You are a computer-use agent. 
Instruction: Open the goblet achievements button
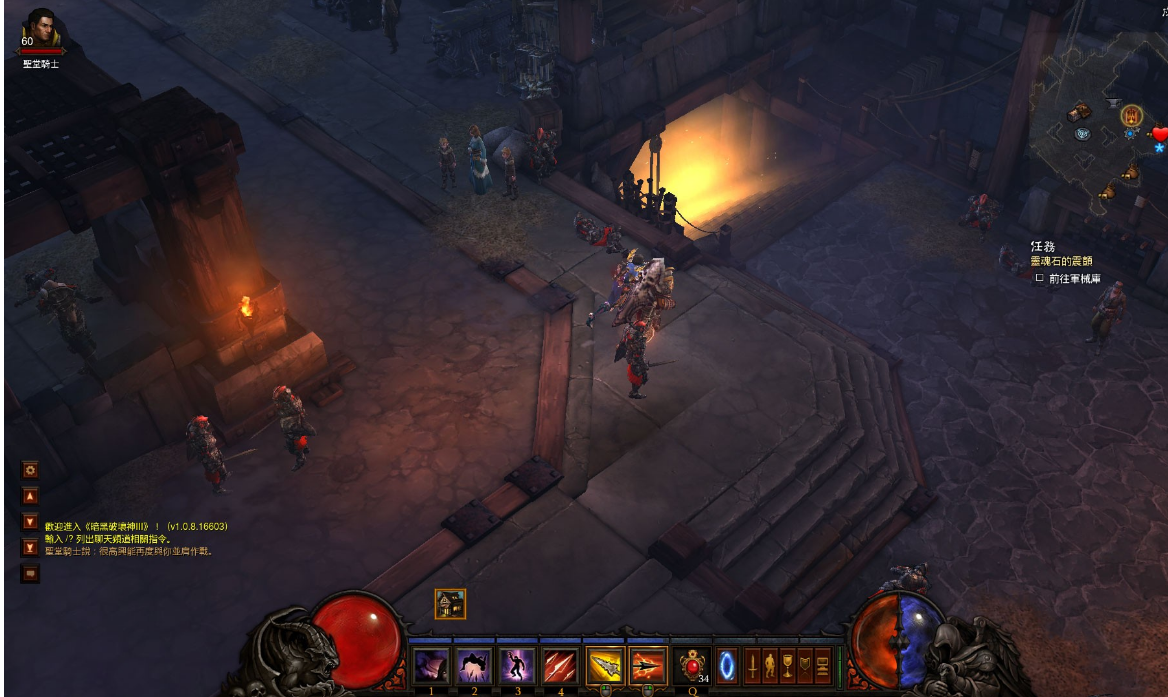point(787,665)
